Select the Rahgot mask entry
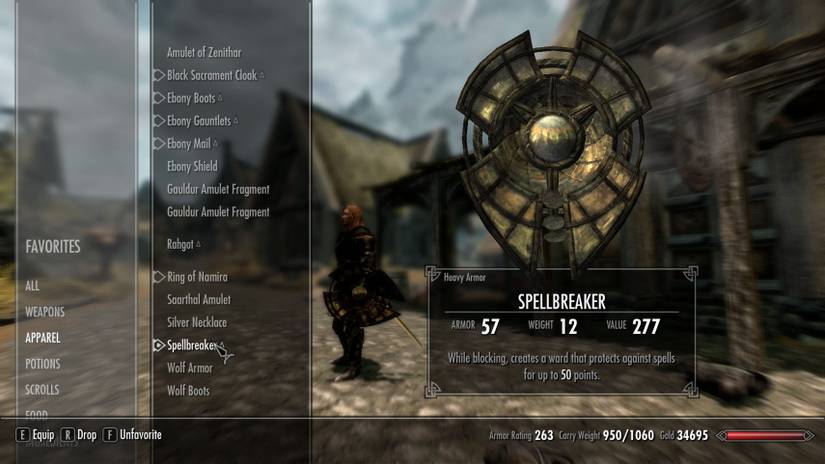The image size is (825, 464). click(x=181, y=243)
